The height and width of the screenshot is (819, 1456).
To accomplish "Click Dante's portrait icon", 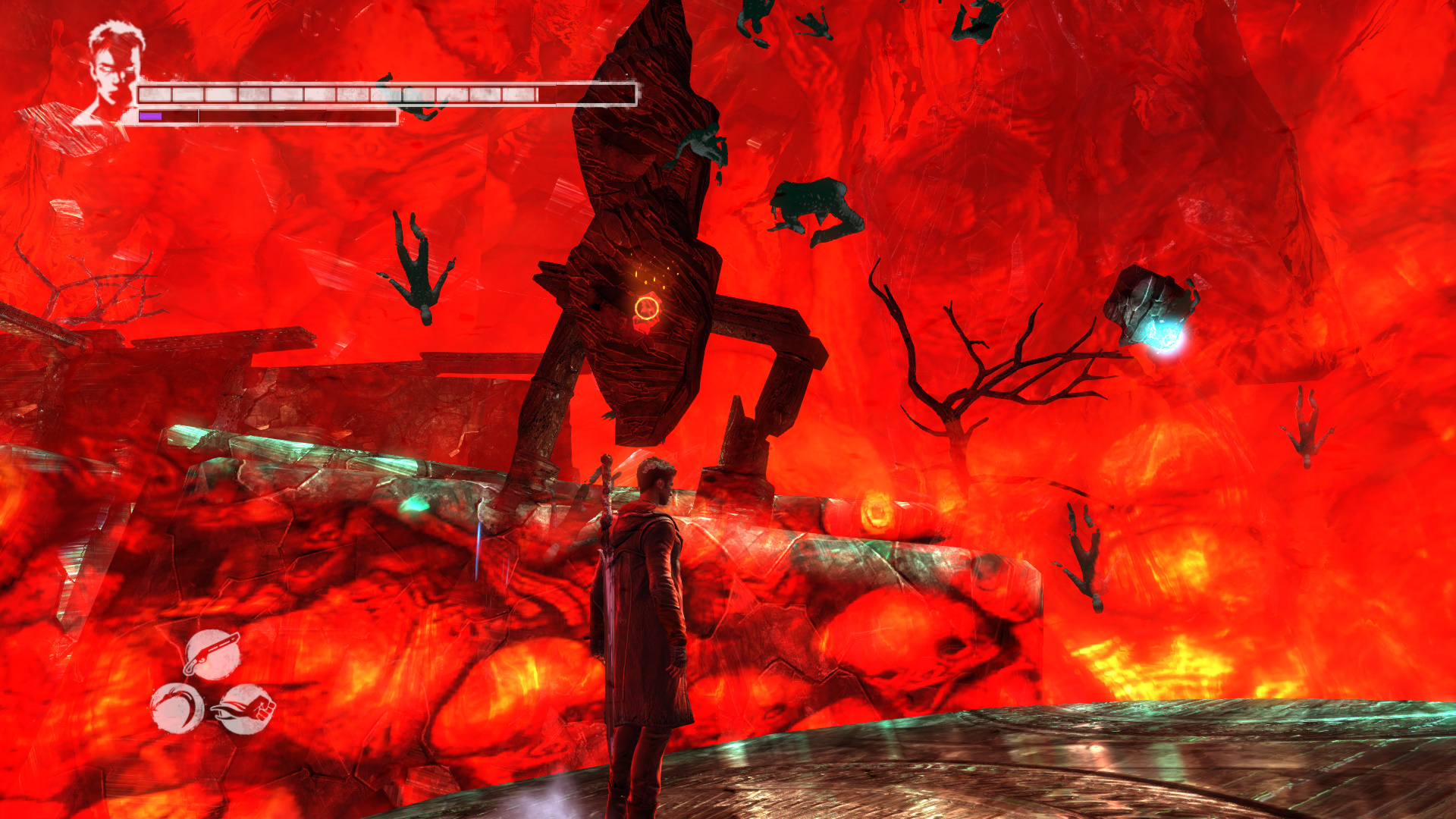I will coord(114,72).
